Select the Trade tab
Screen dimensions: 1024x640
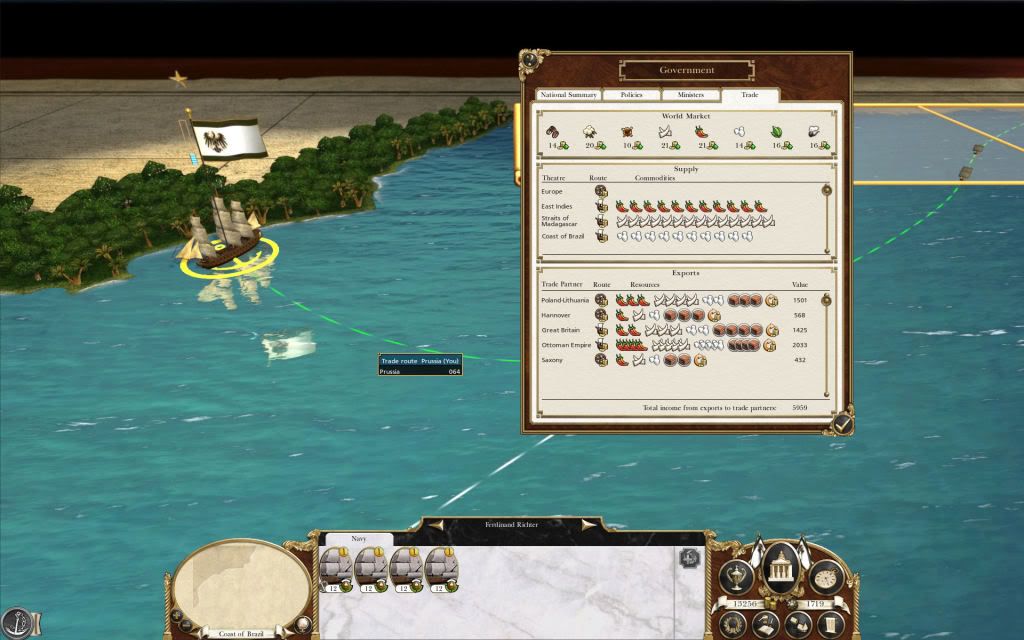(x=749, y=95)
